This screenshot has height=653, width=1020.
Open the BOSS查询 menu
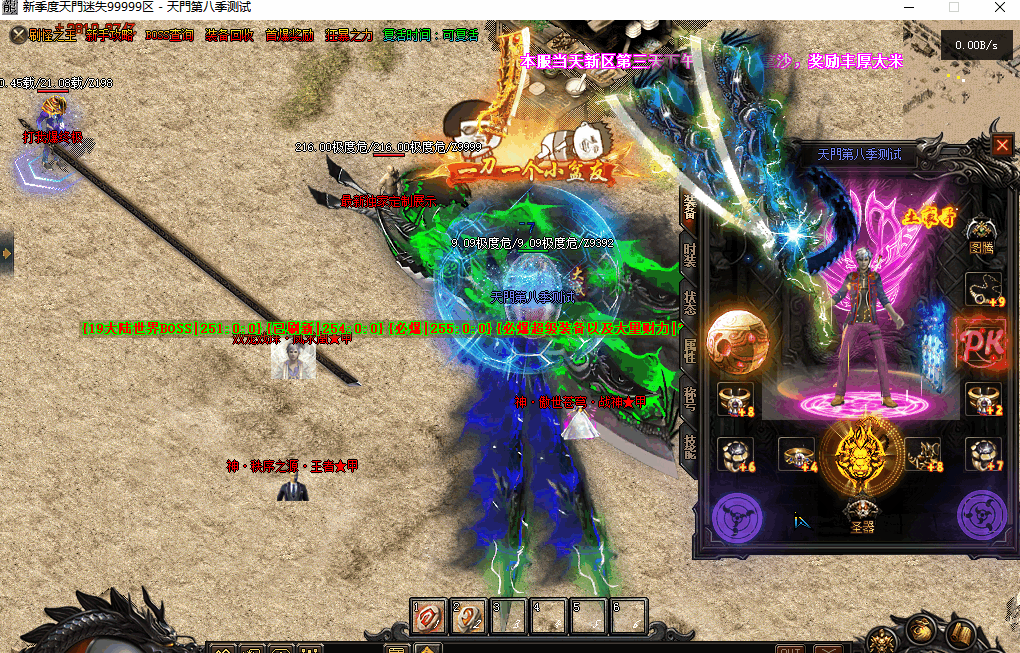pyautogui.click(x=169, y=35)
